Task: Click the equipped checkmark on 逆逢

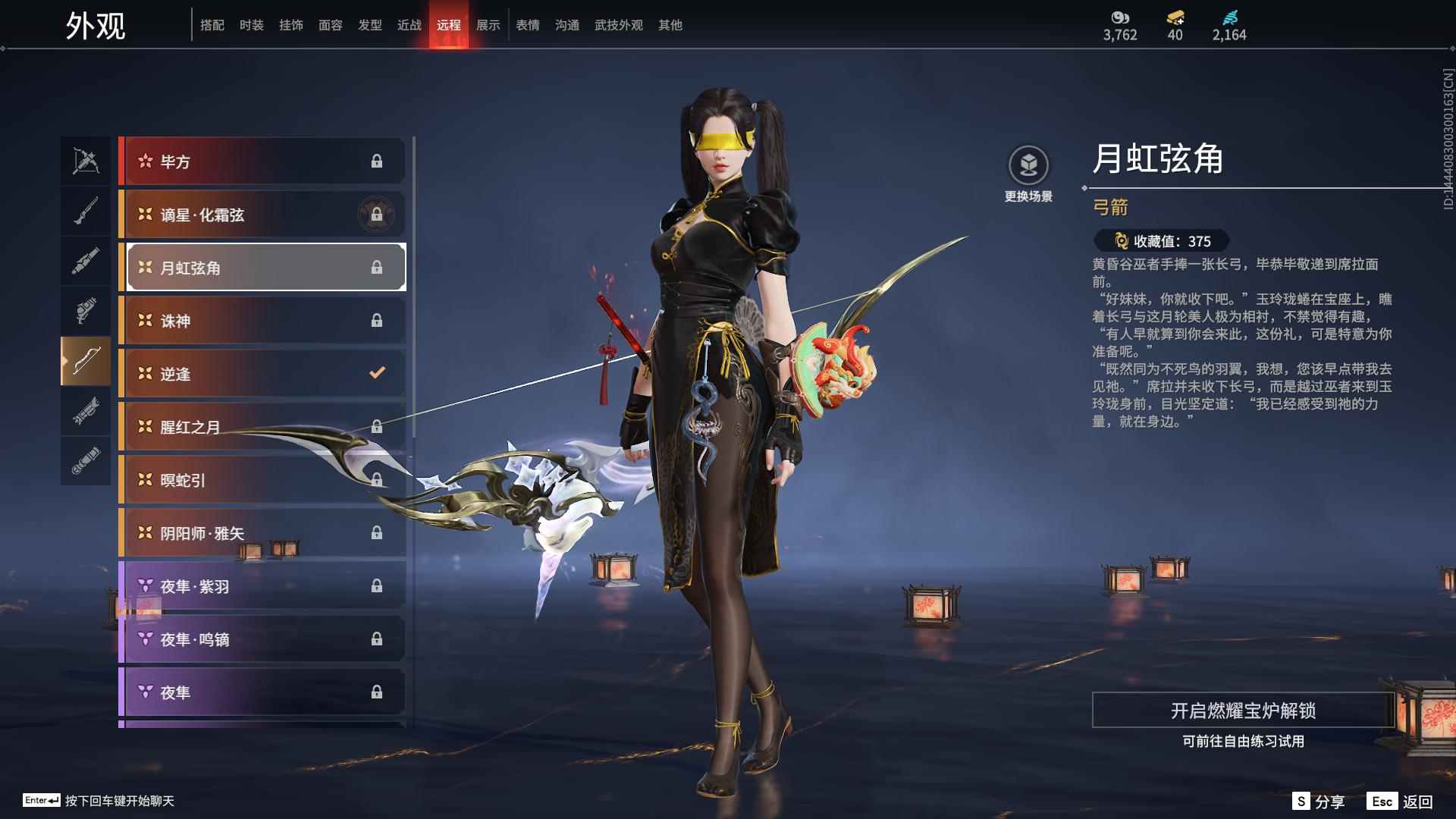Action: (375, 372)
